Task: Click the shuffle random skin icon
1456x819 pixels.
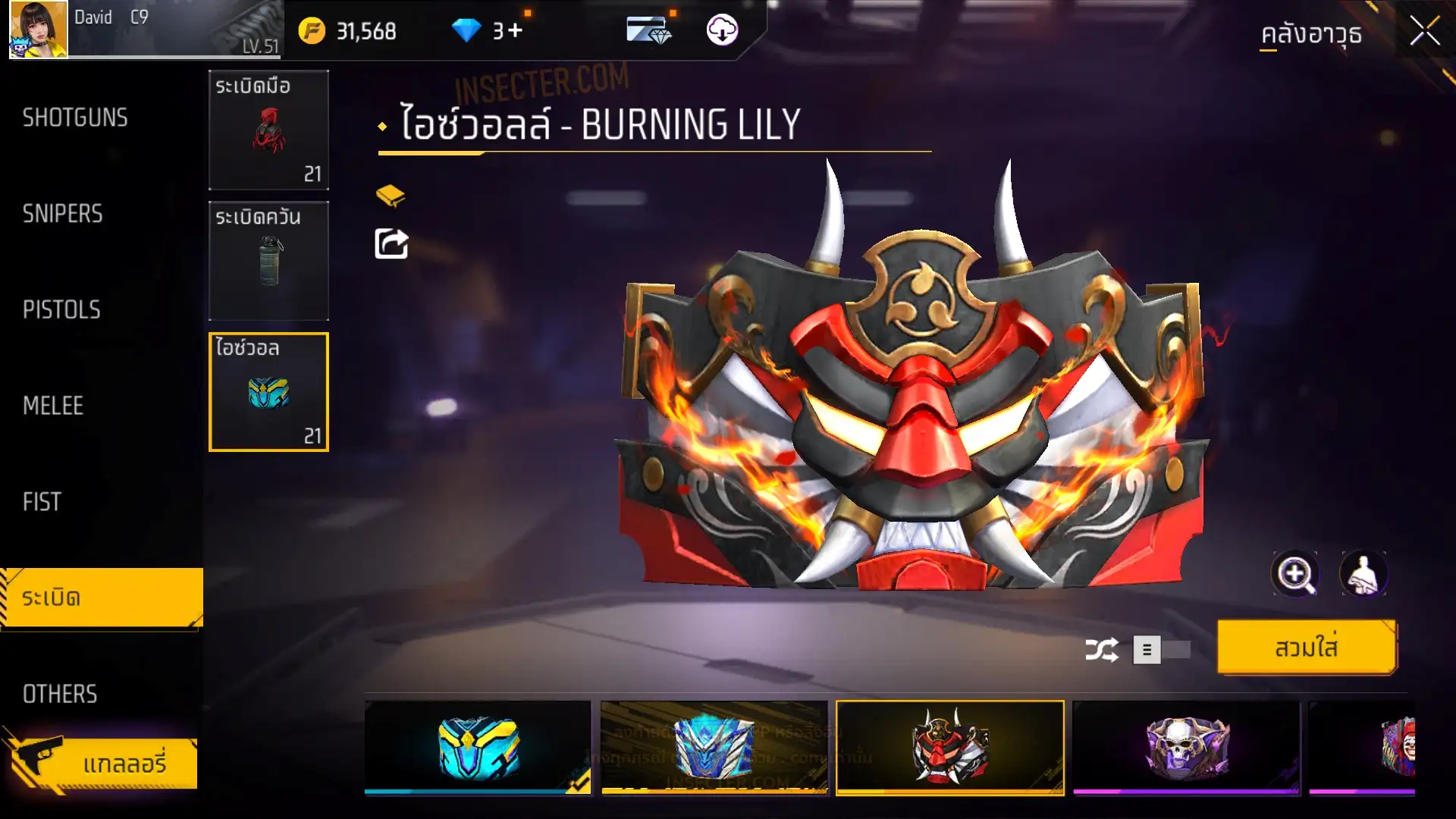Action: click(x=1101, y=650)
